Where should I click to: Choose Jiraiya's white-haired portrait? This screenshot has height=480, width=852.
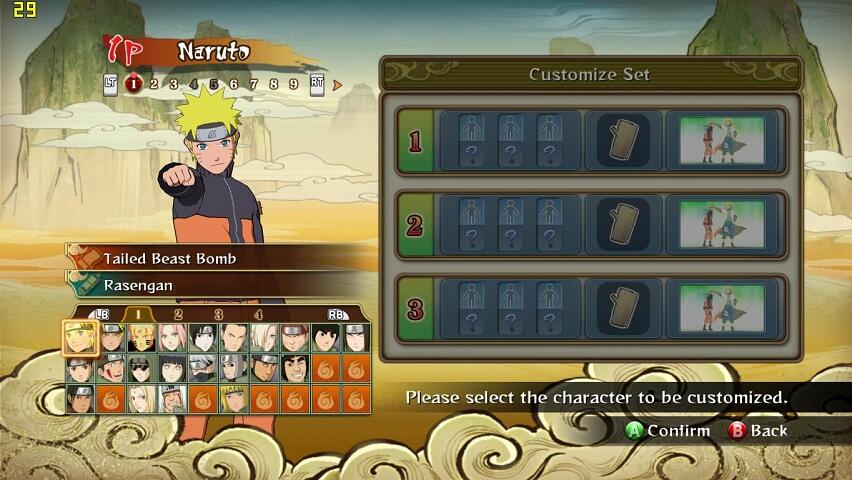(x=171, y=399)
